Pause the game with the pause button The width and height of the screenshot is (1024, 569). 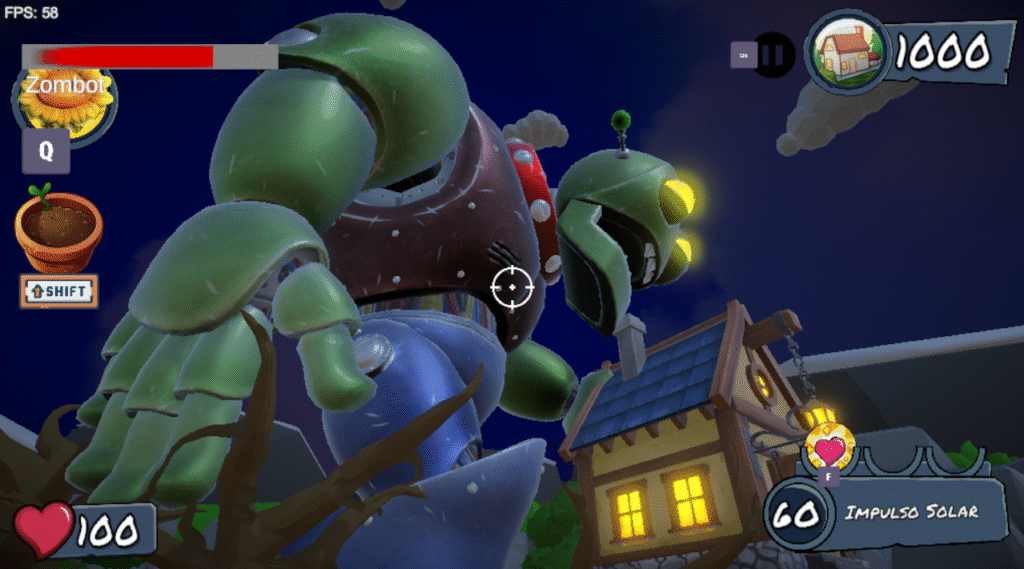click(773, 54)
